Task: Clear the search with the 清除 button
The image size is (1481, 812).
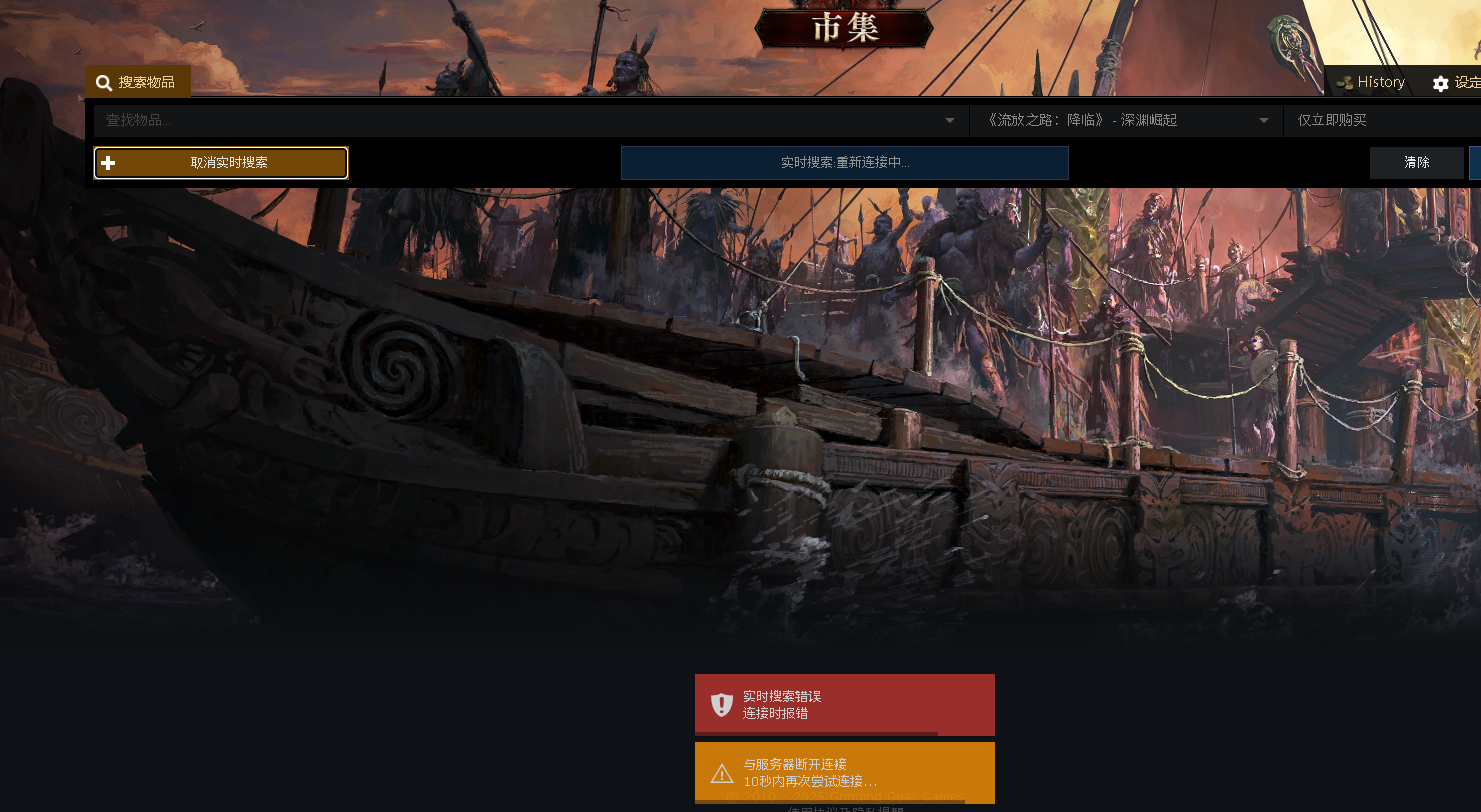Action: point(1416,163)
